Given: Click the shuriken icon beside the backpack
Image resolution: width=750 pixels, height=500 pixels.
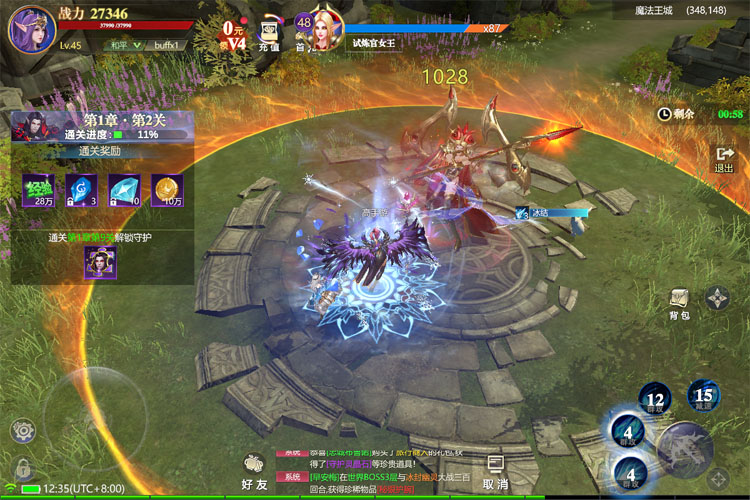Looking at the screenshot, I should tap(717, 298).
